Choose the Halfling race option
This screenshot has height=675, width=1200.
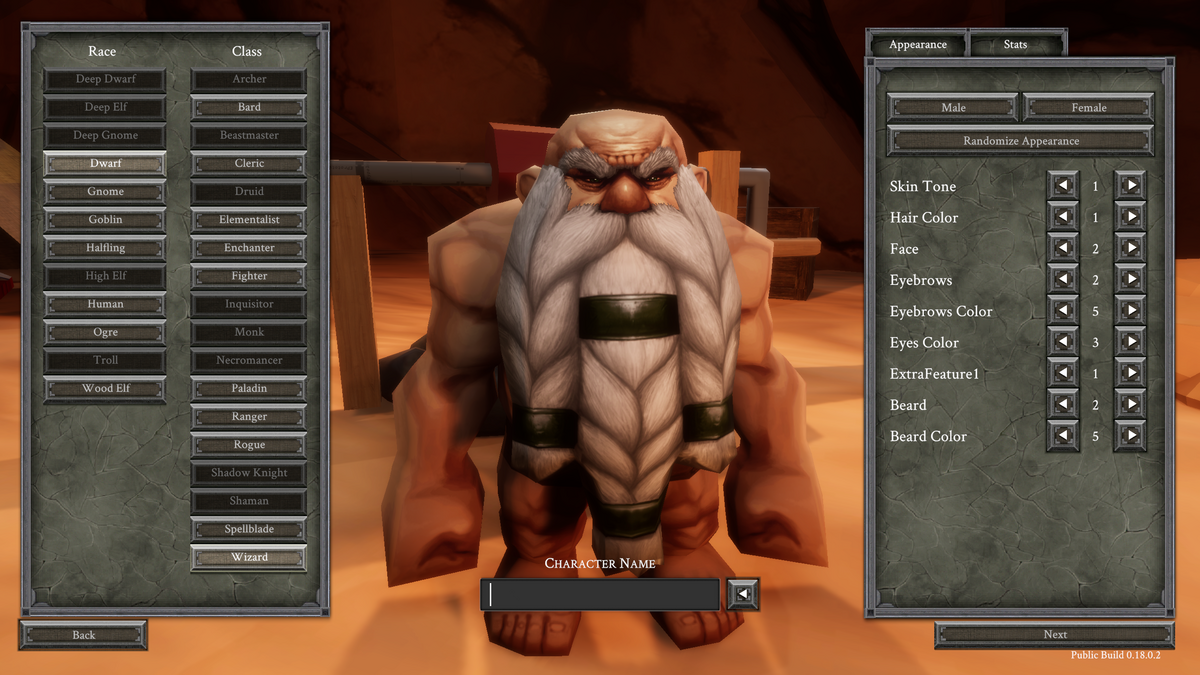pyautogui.click(x=105, y=248)
